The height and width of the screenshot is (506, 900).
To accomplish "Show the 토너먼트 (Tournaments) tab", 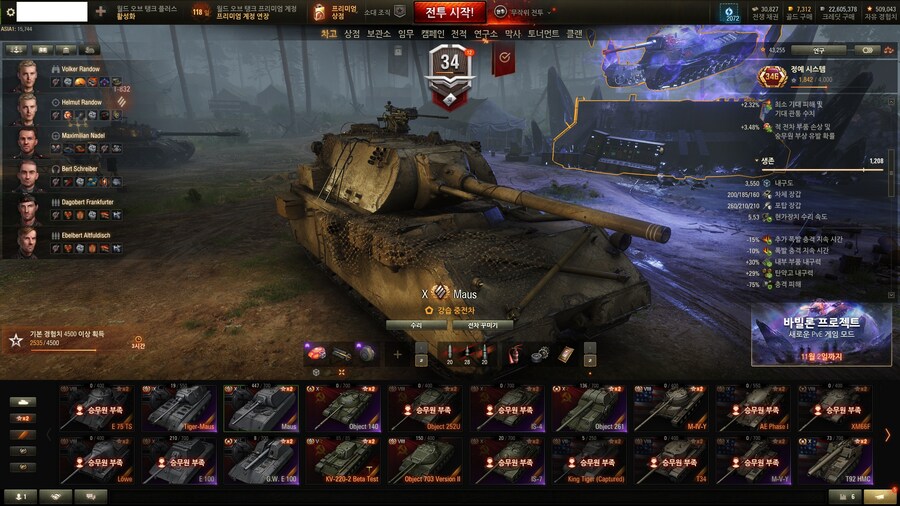I will pyautogui.click(x=544, y=34).
